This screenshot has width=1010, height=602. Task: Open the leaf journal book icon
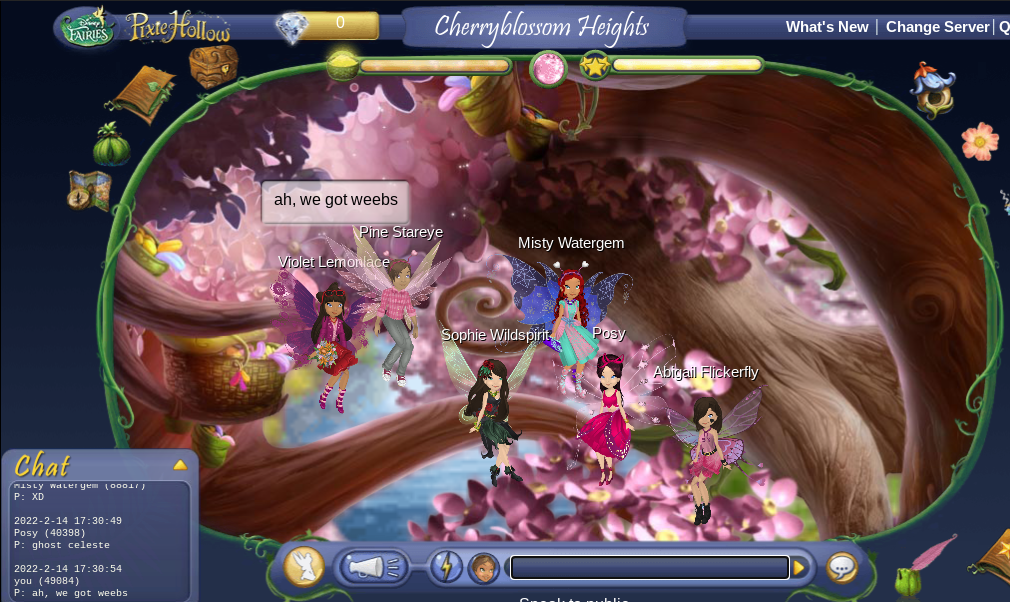tap(143, 93)
